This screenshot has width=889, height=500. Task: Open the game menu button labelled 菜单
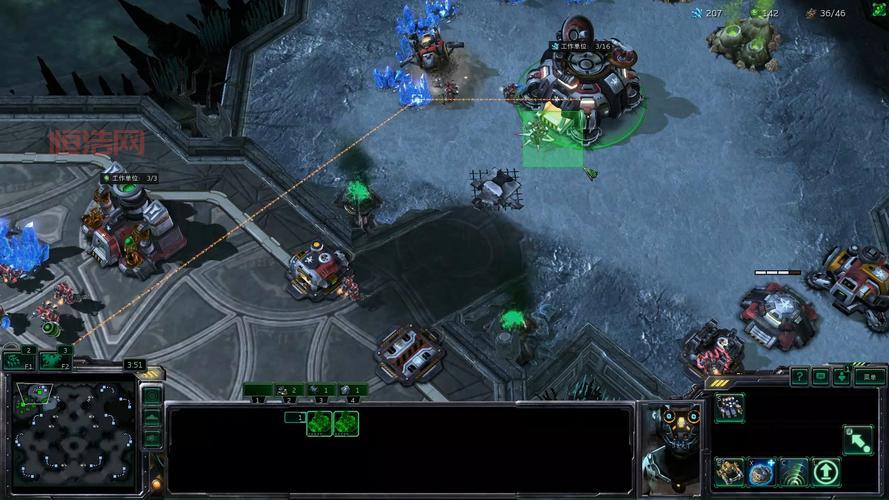871,376
